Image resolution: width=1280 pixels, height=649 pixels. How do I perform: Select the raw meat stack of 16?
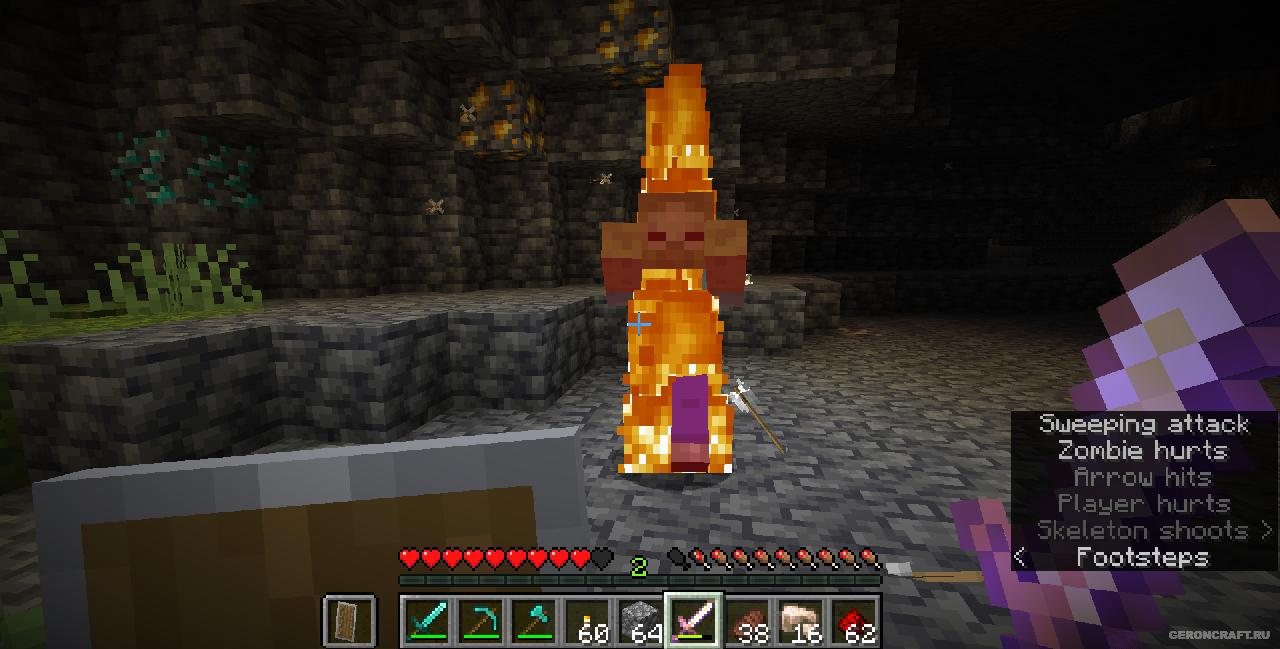[801, 621]
